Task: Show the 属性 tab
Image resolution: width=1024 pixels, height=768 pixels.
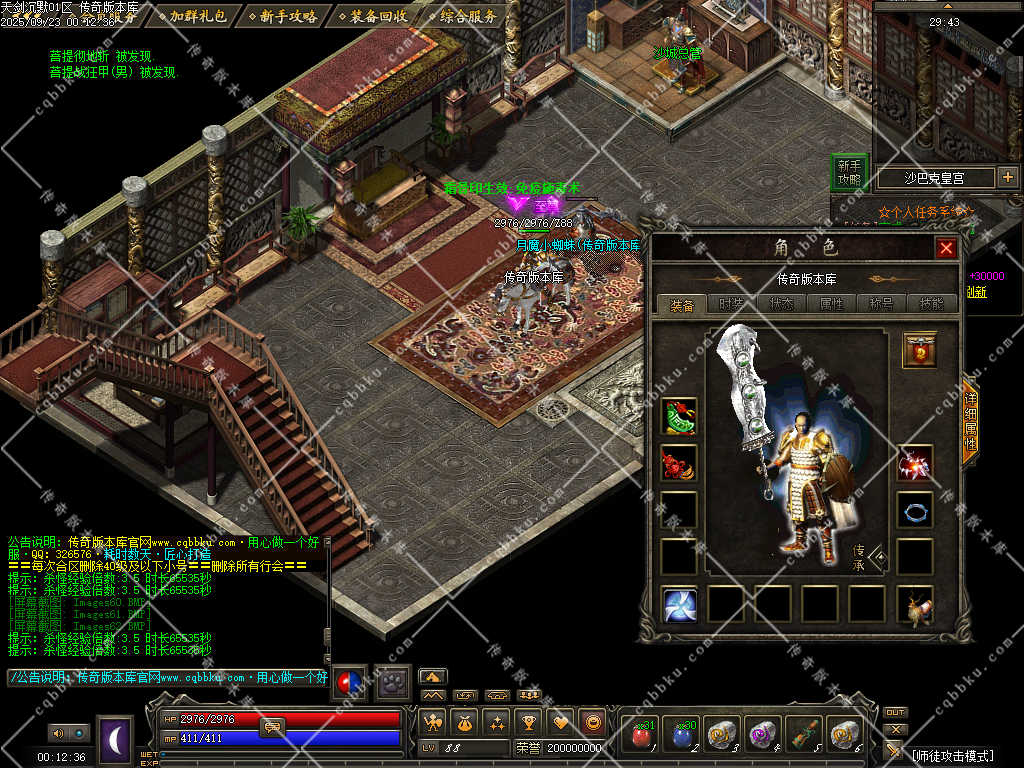Action: (x=831, y=304)
